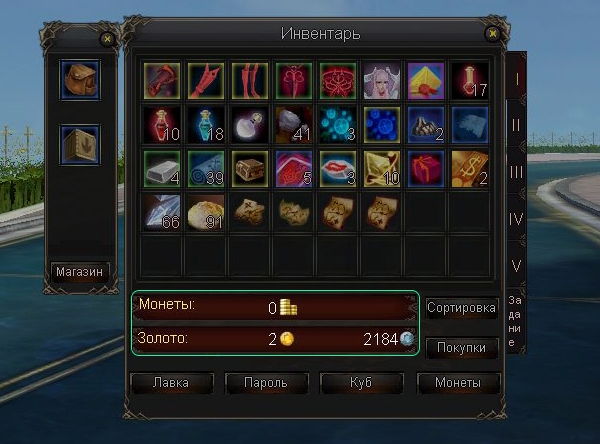
Task: Open the Покупки purchases
Action: (x=461, y=348)
